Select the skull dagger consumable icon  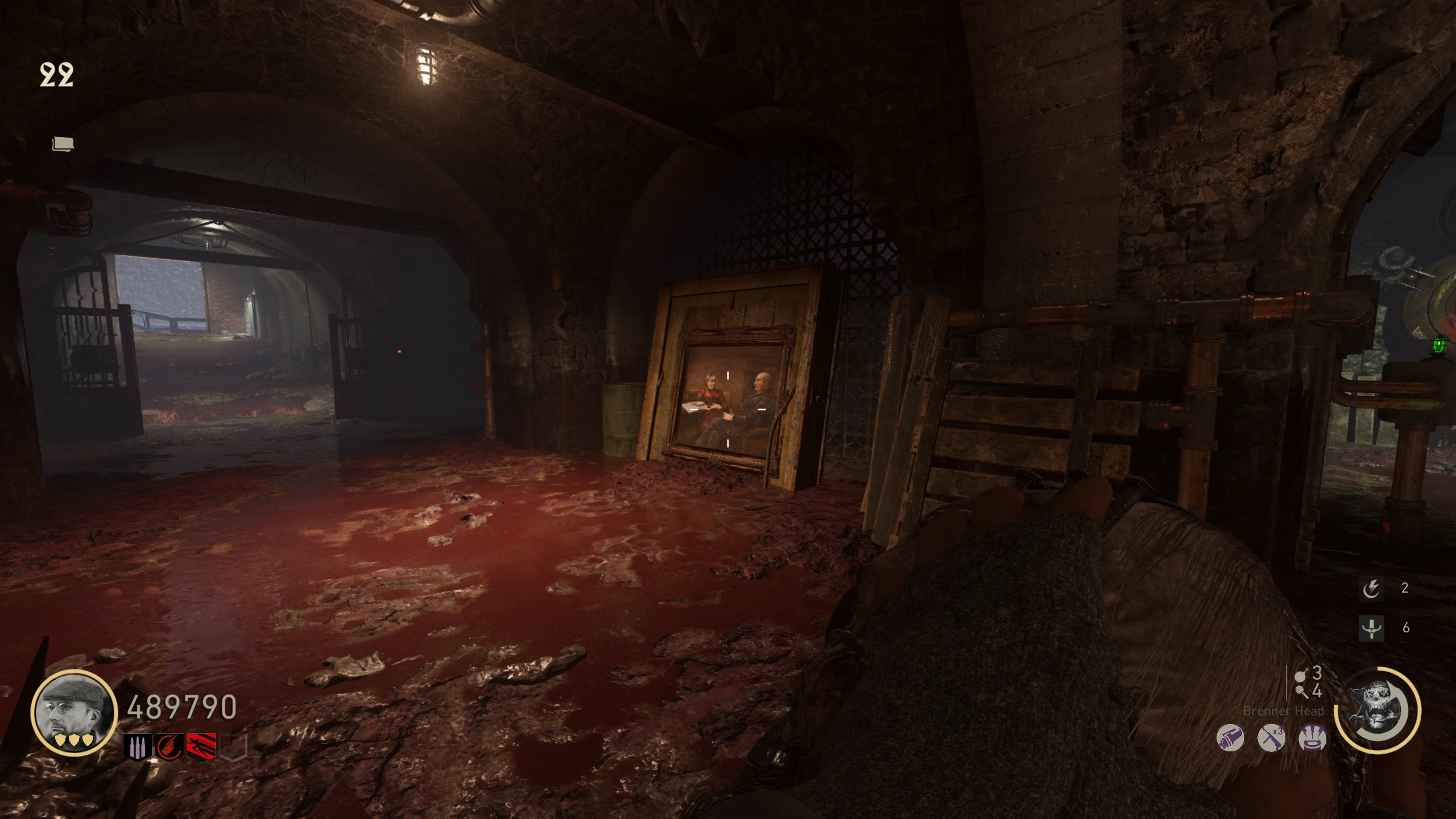click(x=1371, y=628)
